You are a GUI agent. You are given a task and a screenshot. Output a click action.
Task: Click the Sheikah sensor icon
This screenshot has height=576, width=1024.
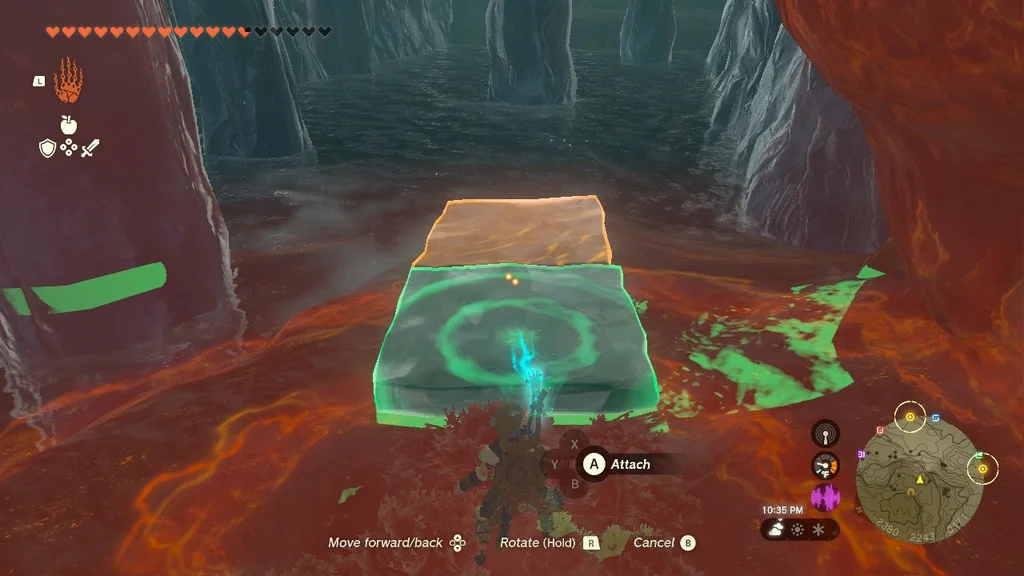point(825,434)
